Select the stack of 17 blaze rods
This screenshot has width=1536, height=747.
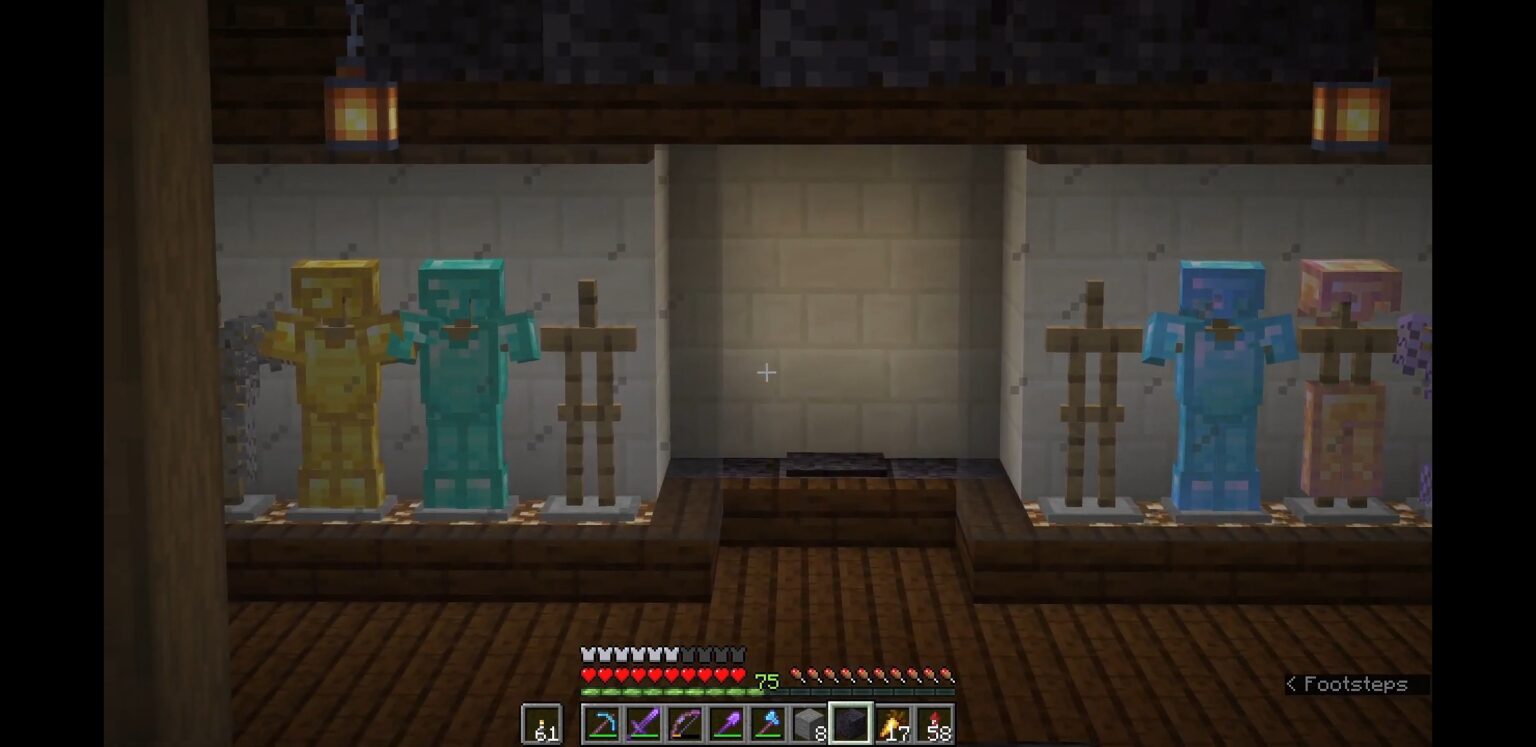(x=894, y=722)
